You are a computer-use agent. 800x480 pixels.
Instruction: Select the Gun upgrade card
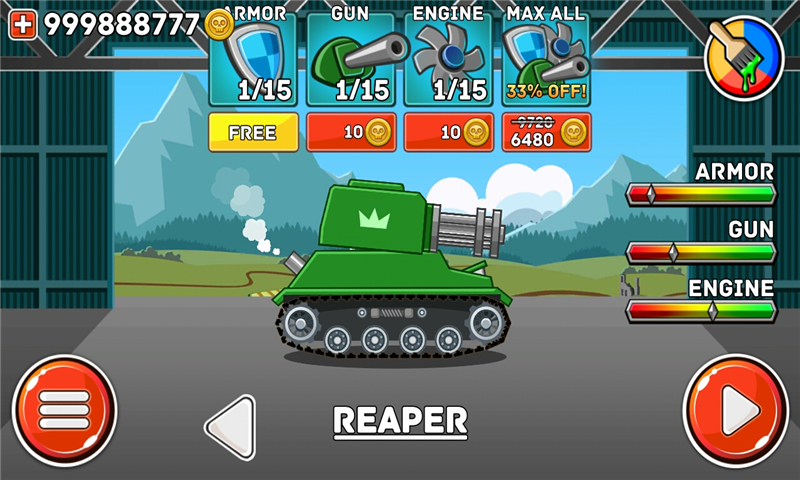click(x=351, y=58)
